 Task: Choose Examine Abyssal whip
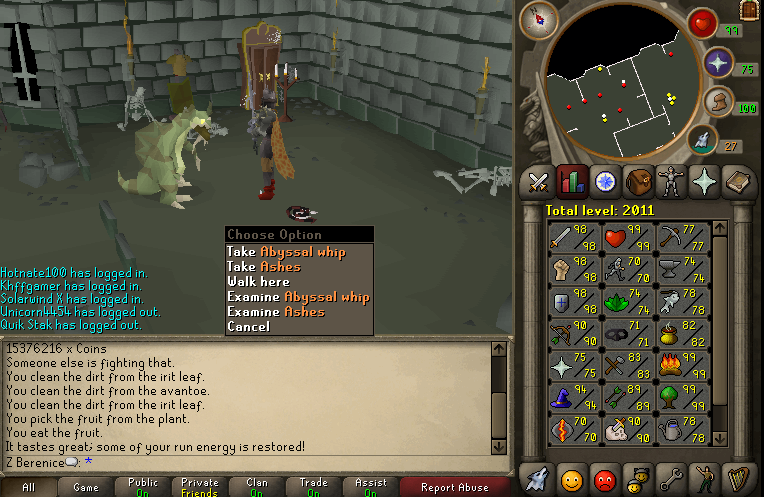(298, 297)
